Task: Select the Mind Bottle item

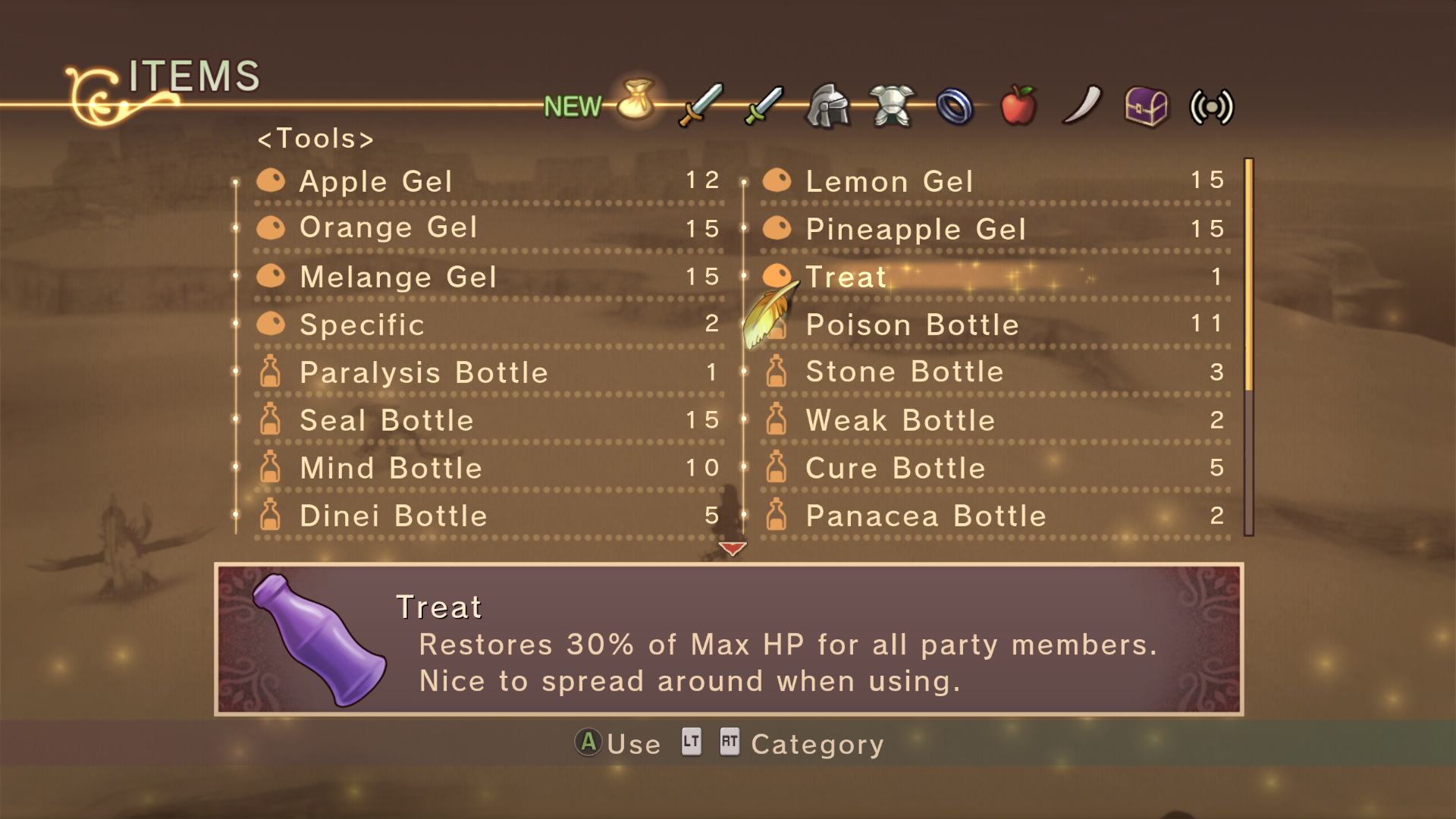Action: click(x=391, y=468)
